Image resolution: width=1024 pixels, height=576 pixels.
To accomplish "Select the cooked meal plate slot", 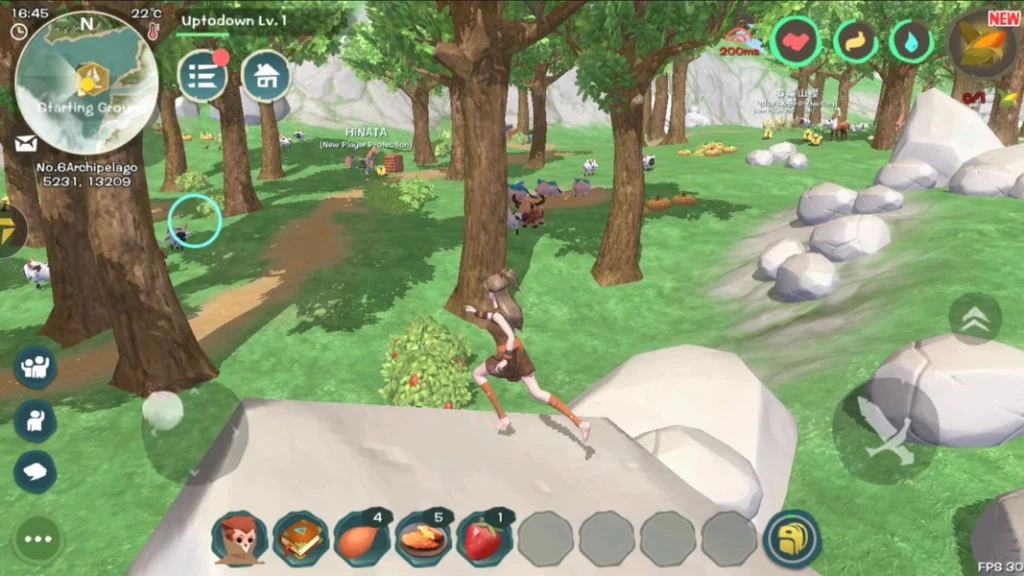I will pyautogui.click(x=423, y=540).
